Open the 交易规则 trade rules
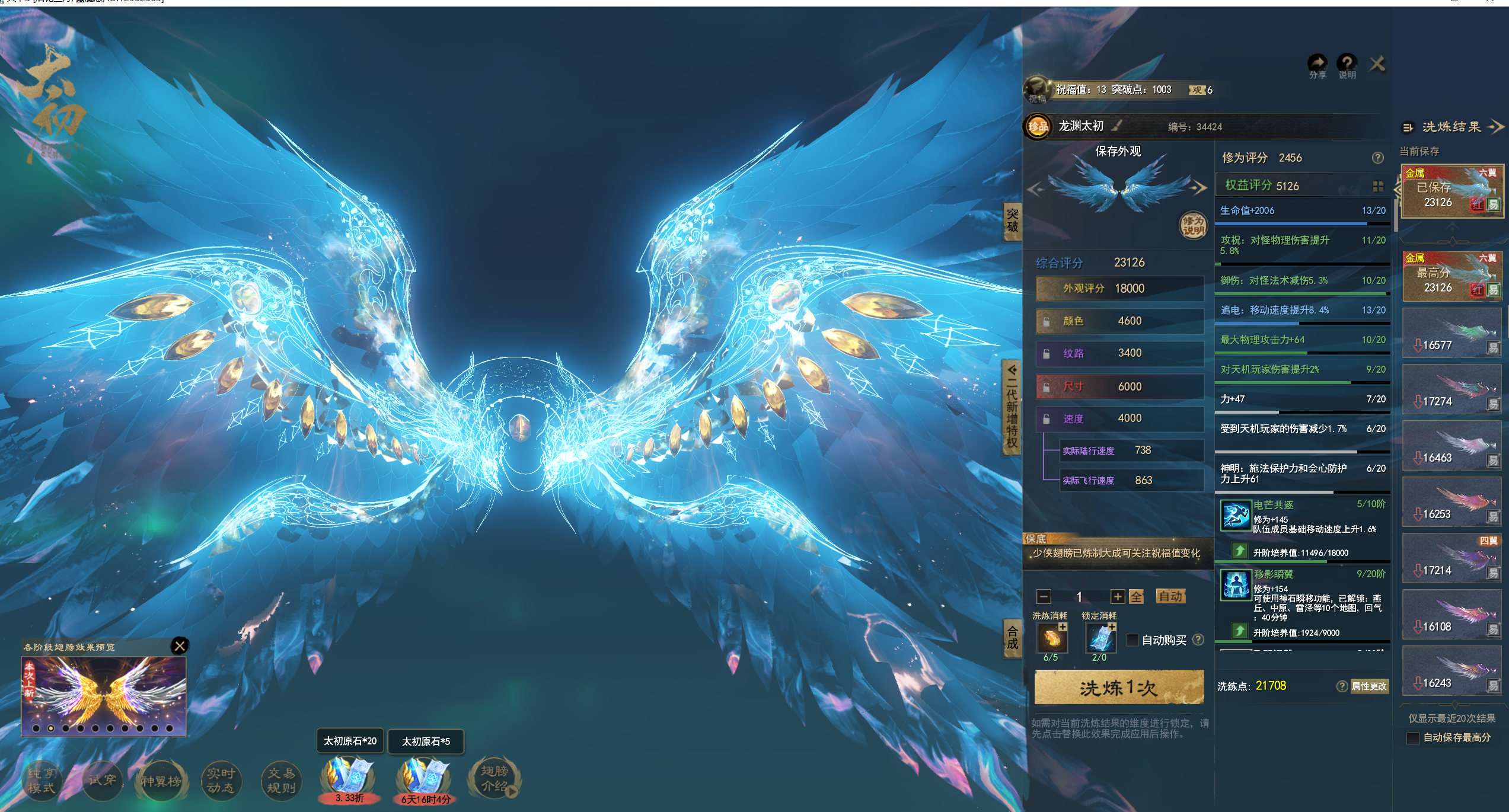This screenshot has height=812, width=1509. point(281,781)
